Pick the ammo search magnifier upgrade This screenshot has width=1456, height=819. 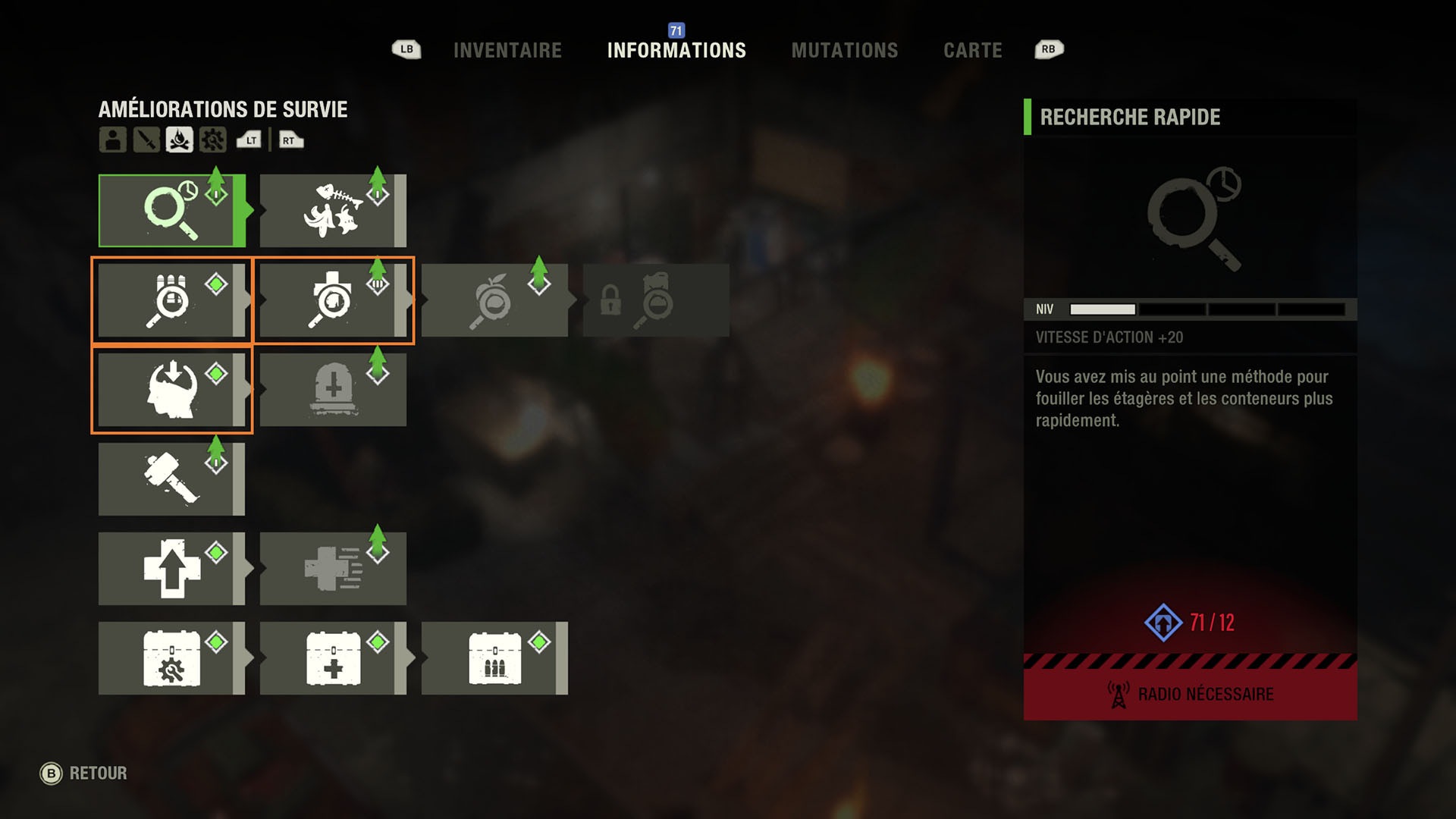click(171, 300)
